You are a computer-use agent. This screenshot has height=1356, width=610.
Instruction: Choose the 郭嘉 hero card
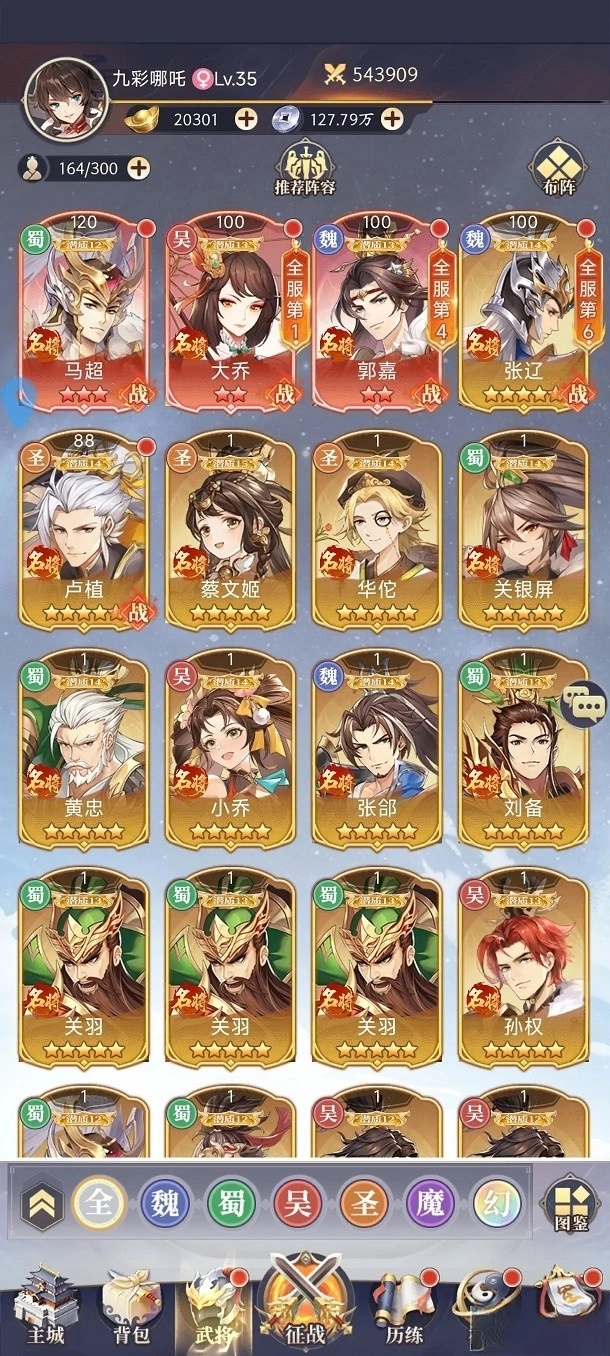point(377,312)
